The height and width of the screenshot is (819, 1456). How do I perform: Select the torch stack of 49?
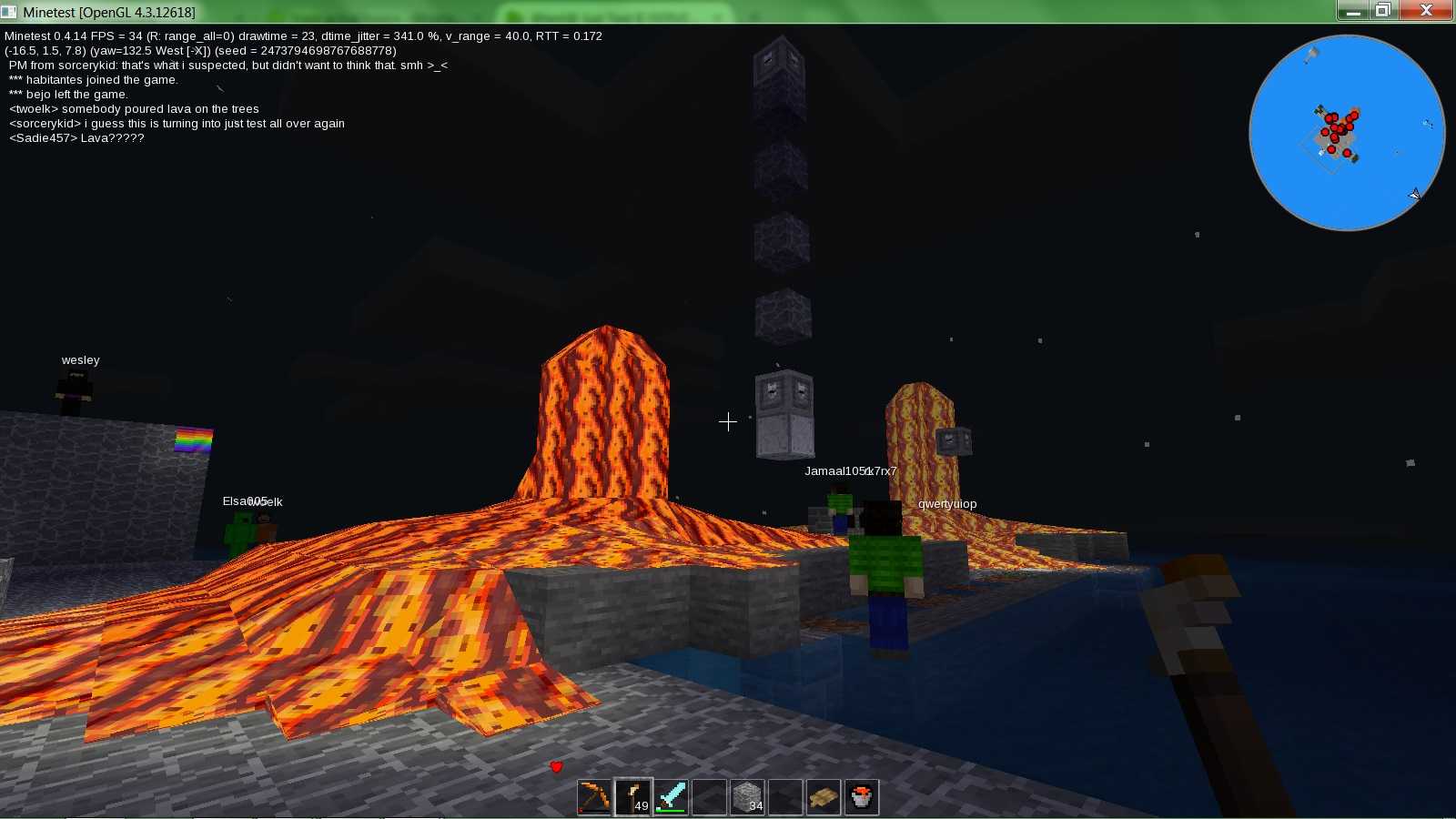[x=632, y=796]
